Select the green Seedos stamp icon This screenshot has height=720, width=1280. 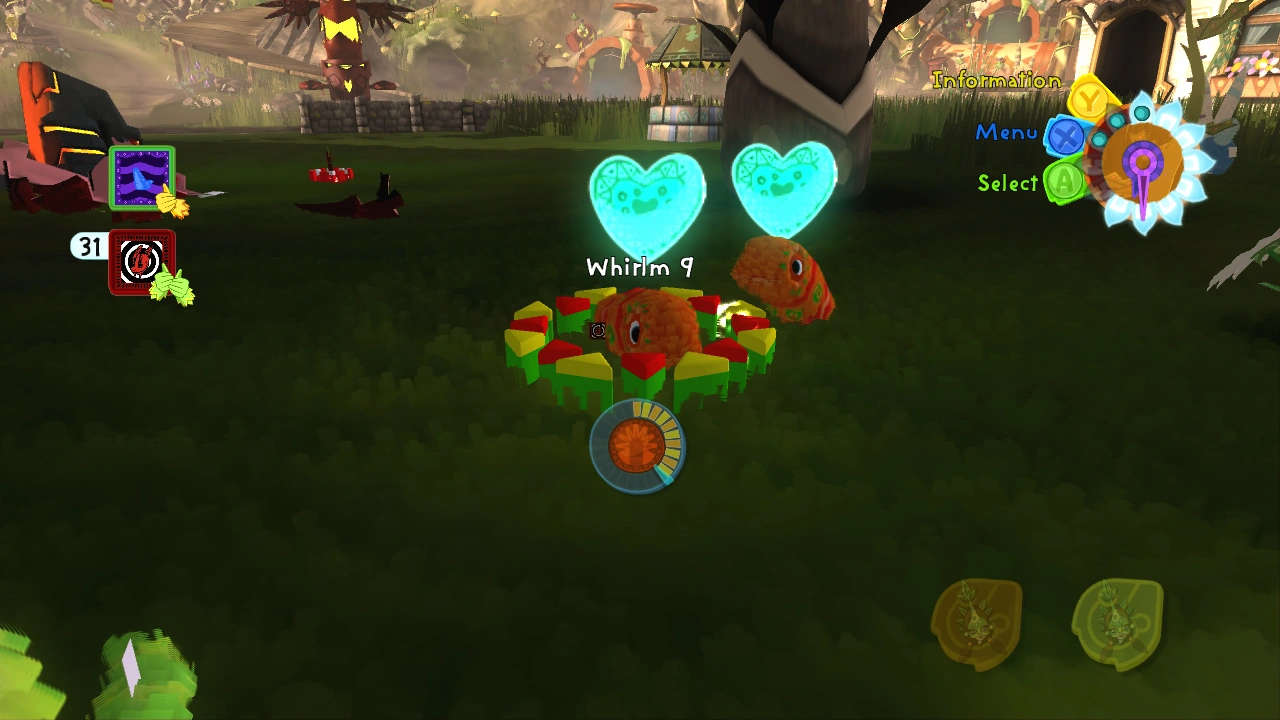pyautogui.click(x=1118, y=625)
